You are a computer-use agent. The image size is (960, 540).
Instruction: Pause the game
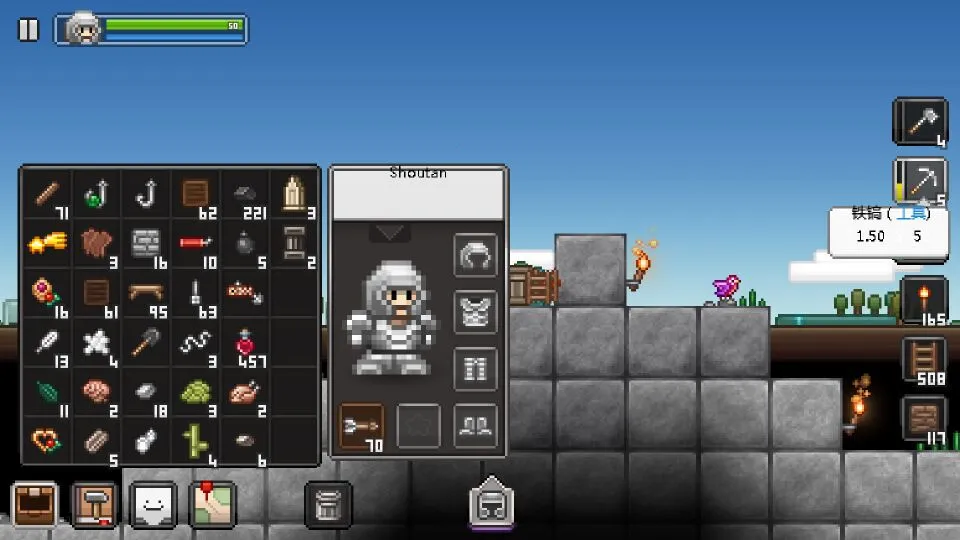(x=28, y=30)
